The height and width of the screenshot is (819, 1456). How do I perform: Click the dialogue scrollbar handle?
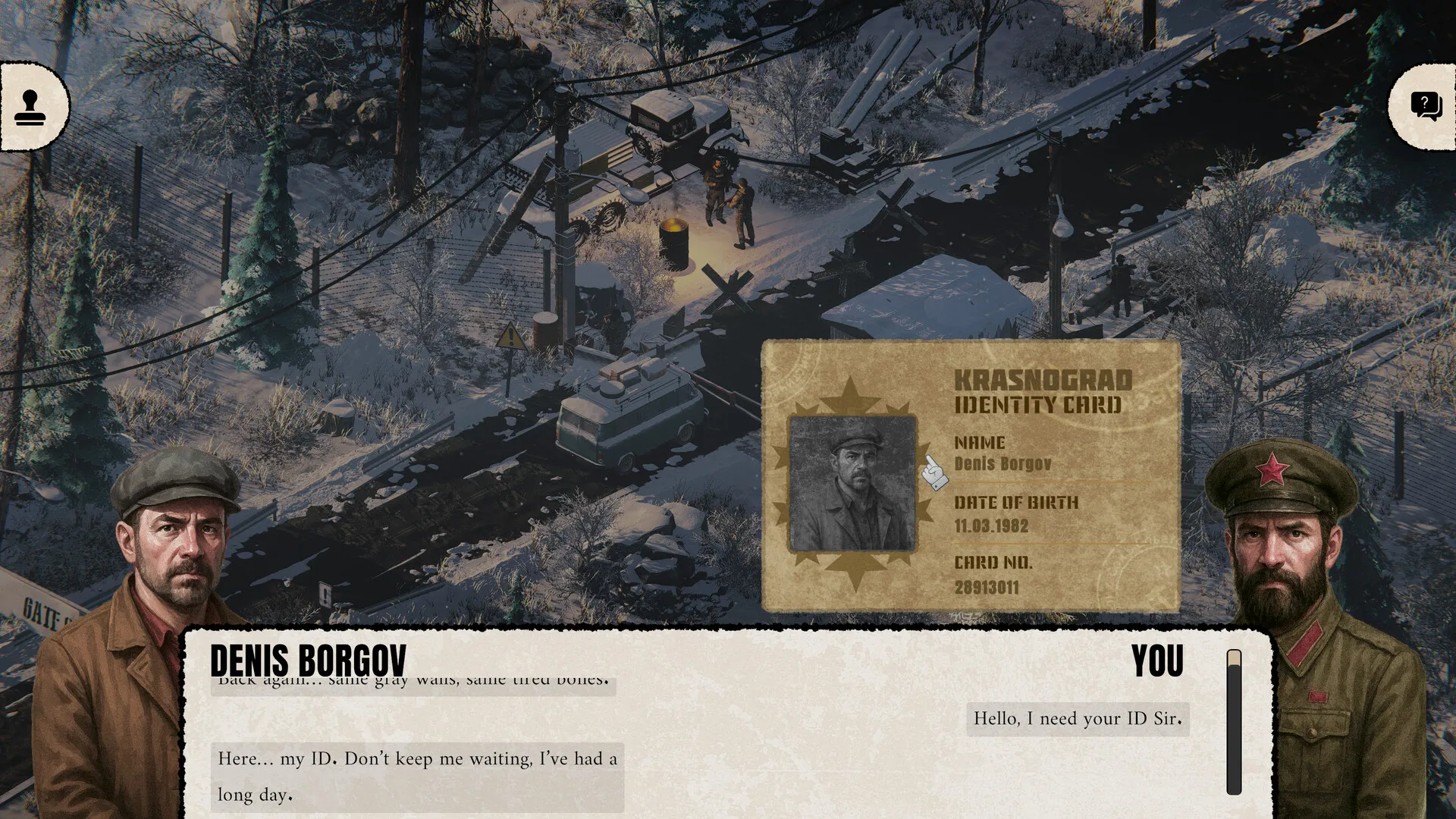1234,660
